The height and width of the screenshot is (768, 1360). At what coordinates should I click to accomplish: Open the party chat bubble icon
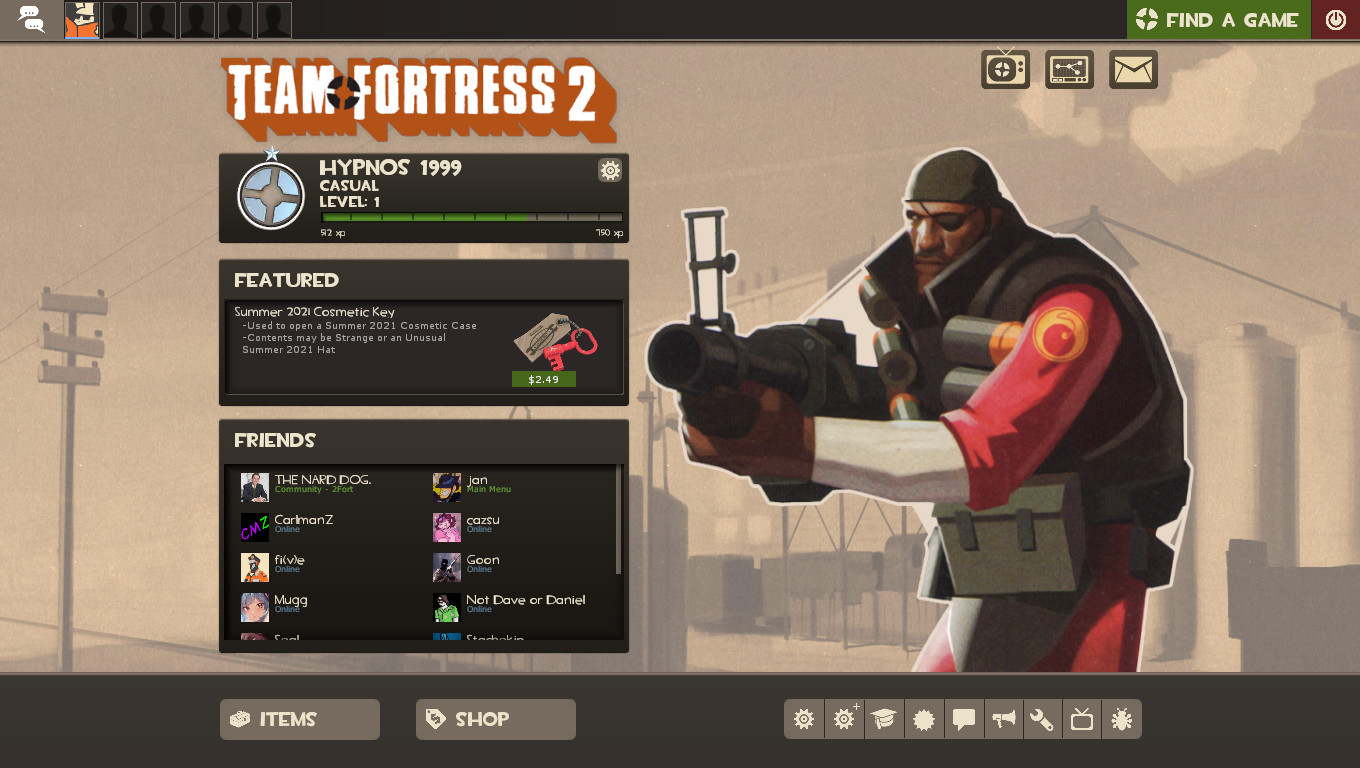click(31, 19)
